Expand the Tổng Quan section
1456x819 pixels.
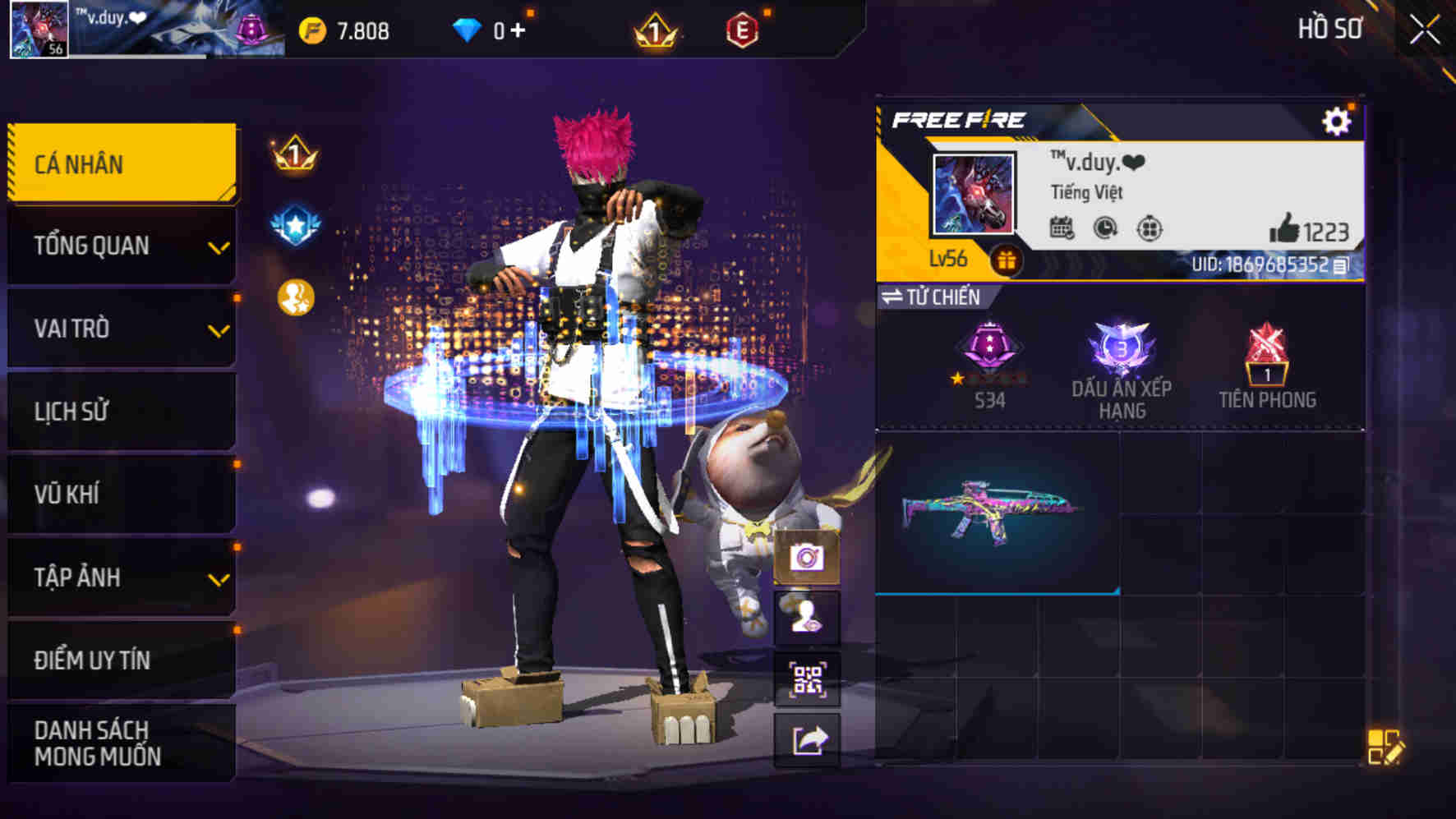coord(119,245)
